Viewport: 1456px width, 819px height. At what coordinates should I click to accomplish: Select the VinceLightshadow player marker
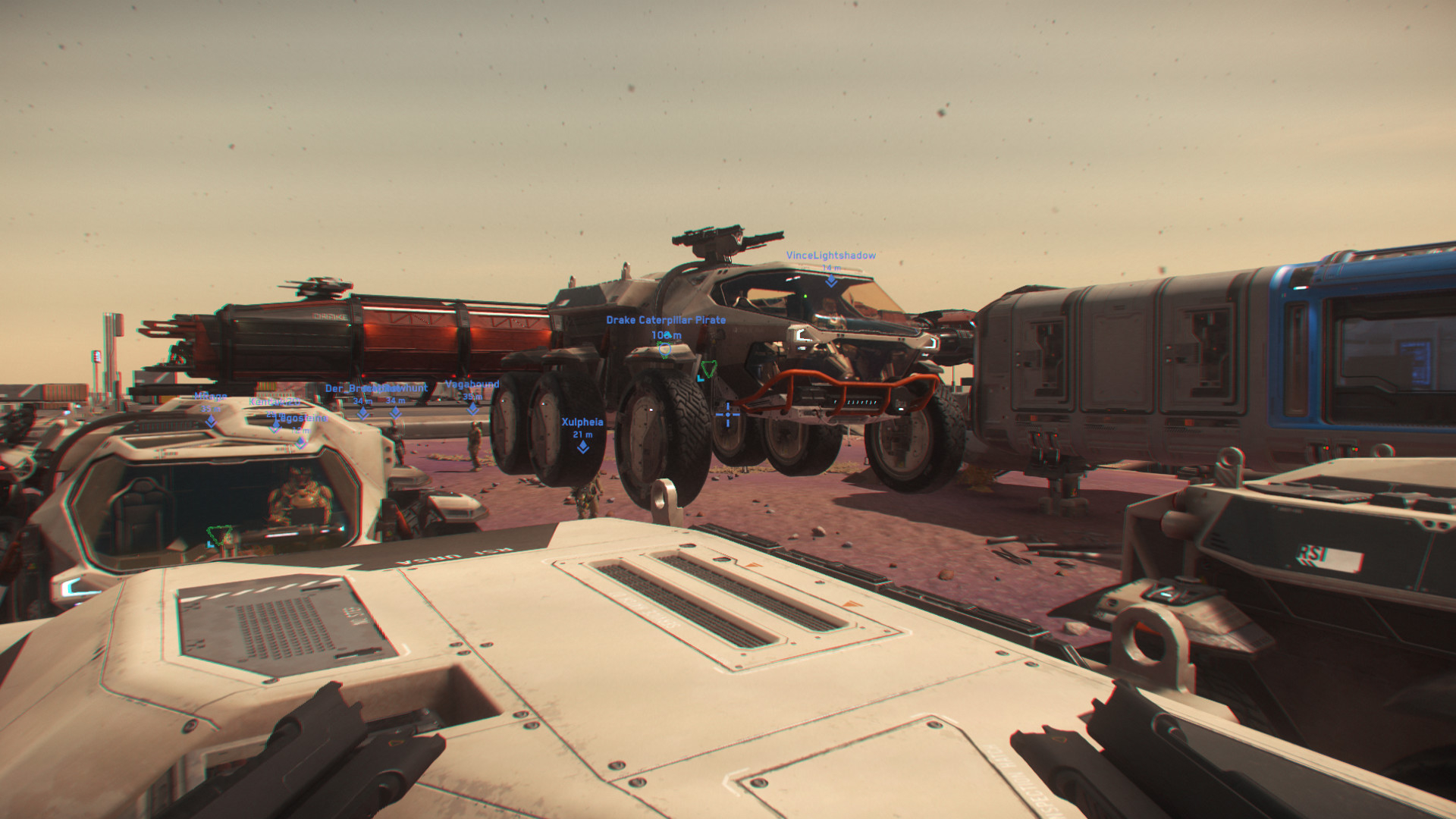click(831, 281)
